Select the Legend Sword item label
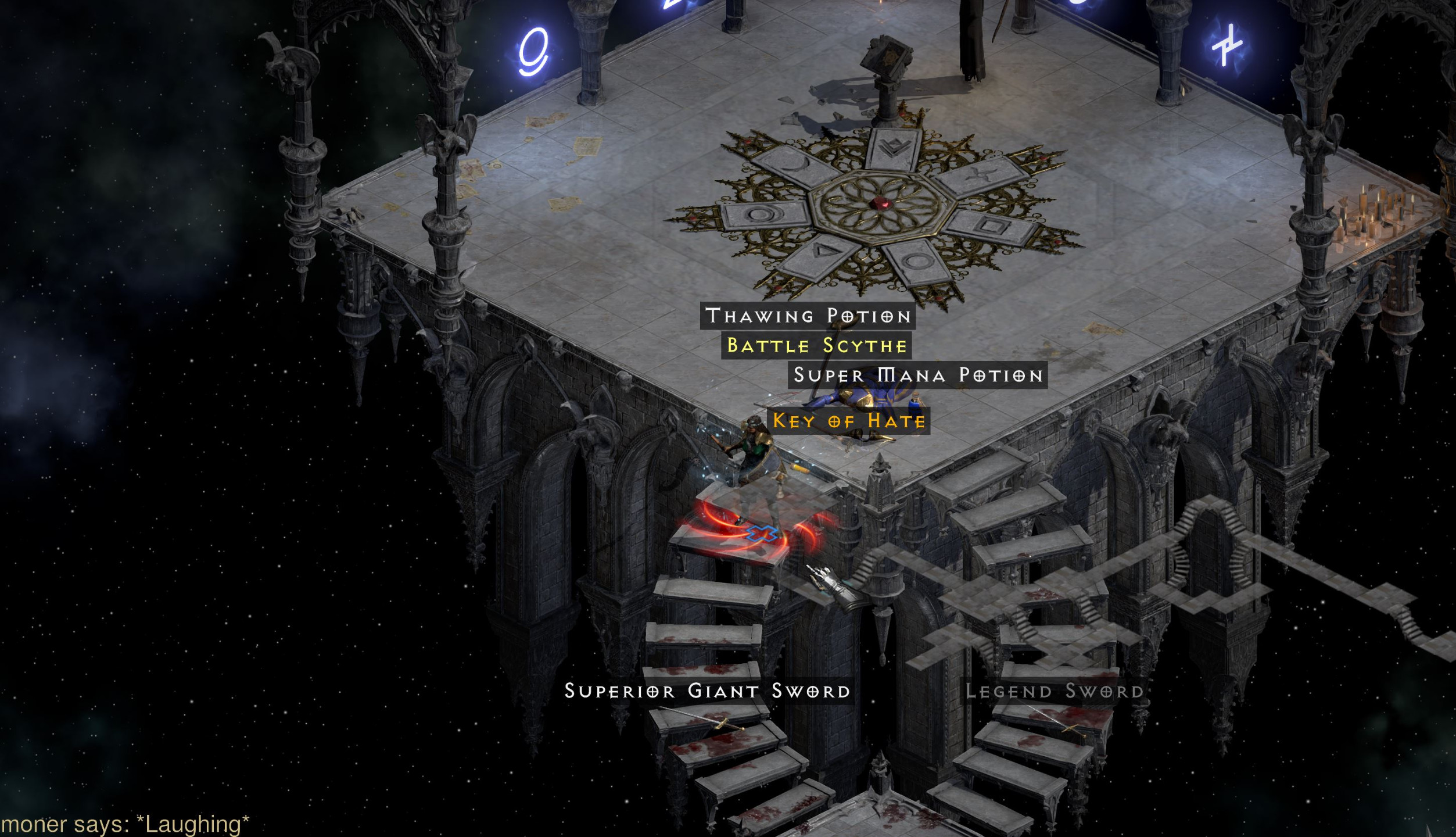The height and width of the screenshot is (837, 1456). [1054, 691]
